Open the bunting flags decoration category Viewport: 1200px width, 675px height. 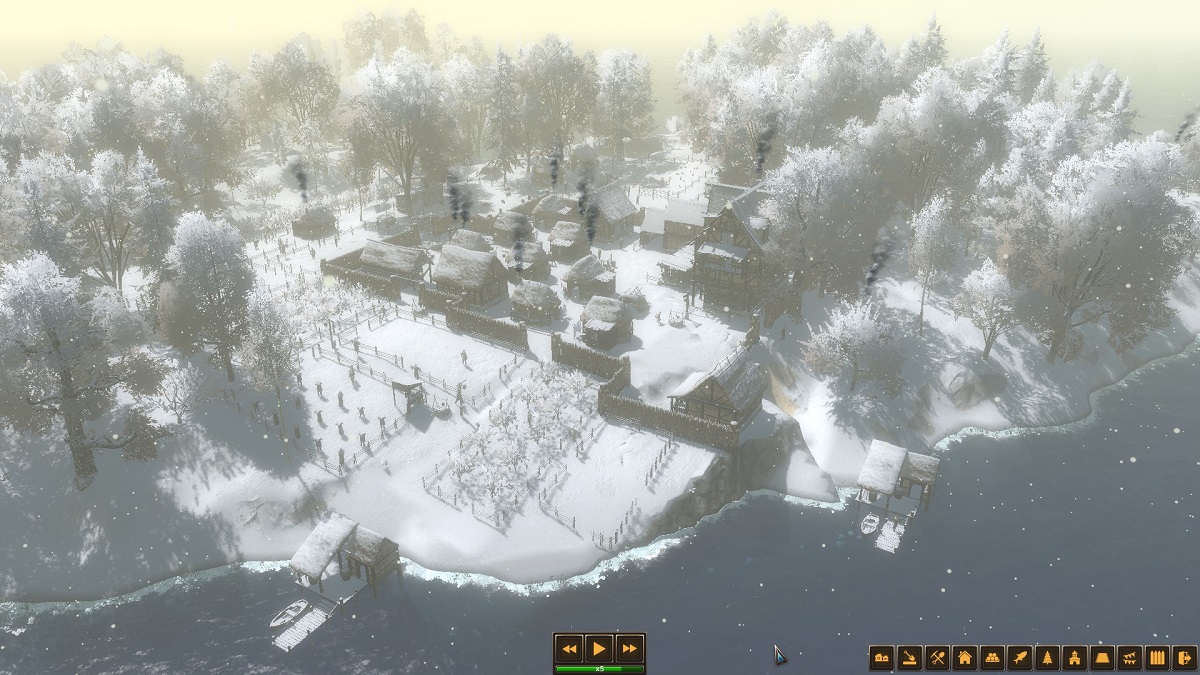pos(1130,657)
